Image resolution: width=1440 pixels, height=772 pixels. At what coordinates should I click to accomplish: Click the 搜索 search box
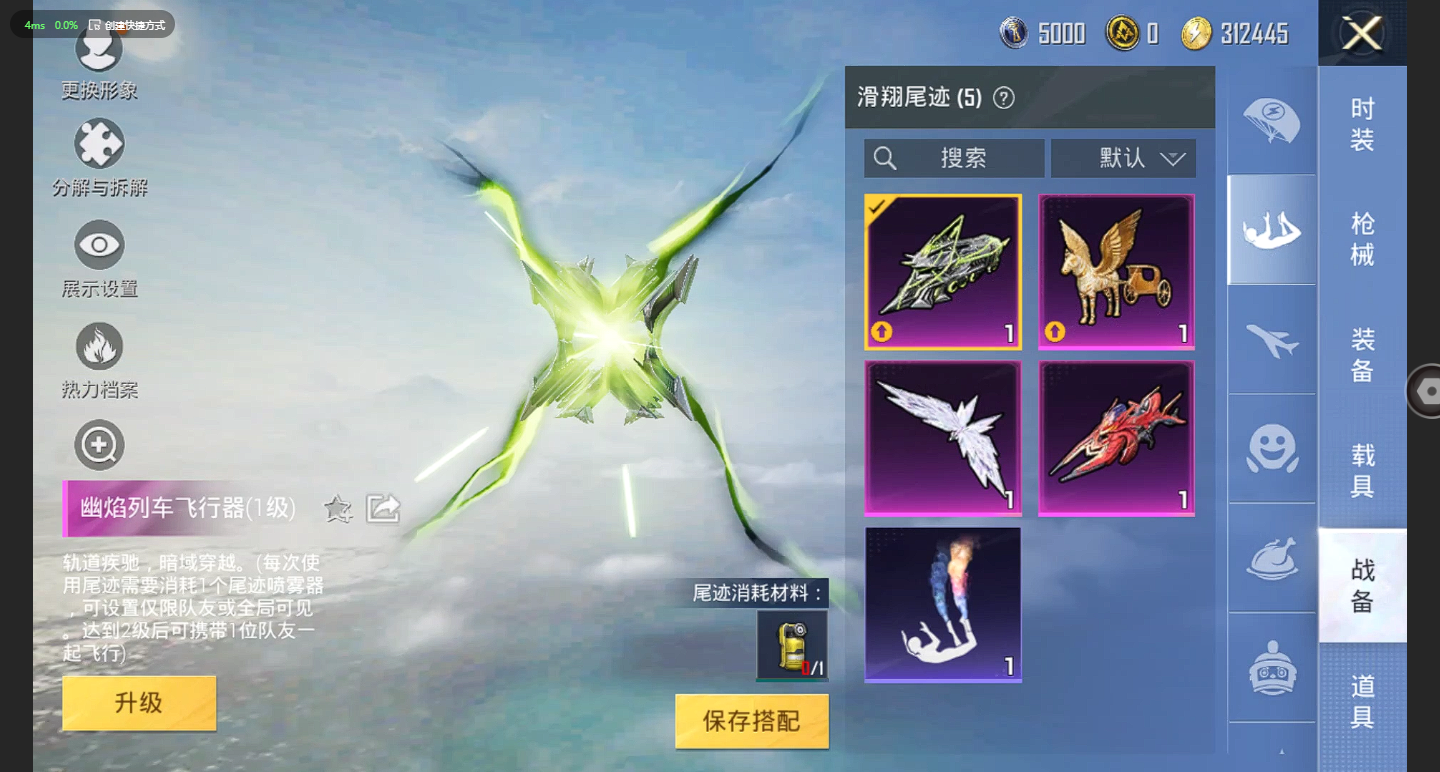point(953,158)
